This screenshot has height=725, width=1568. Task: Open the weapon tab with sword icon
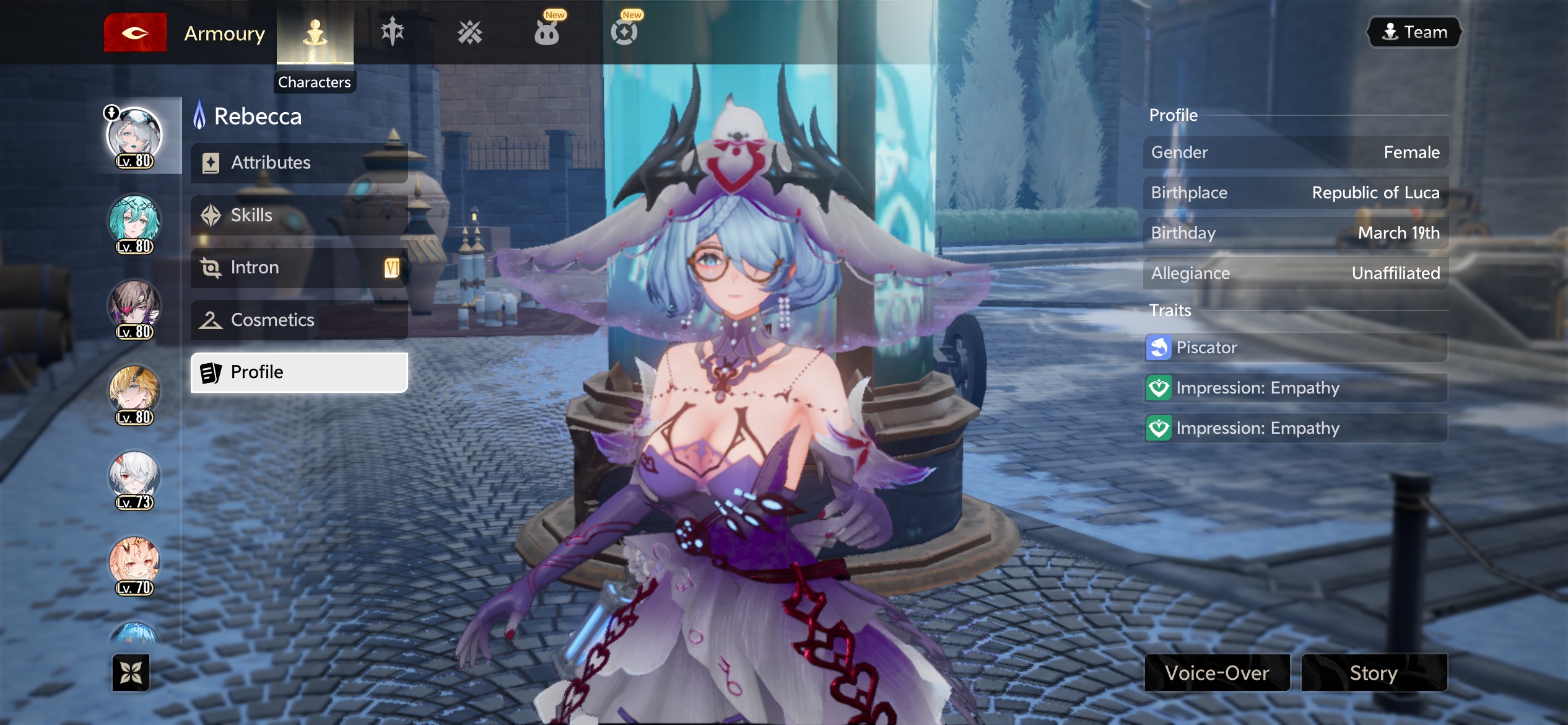click(x=393, y=32)
